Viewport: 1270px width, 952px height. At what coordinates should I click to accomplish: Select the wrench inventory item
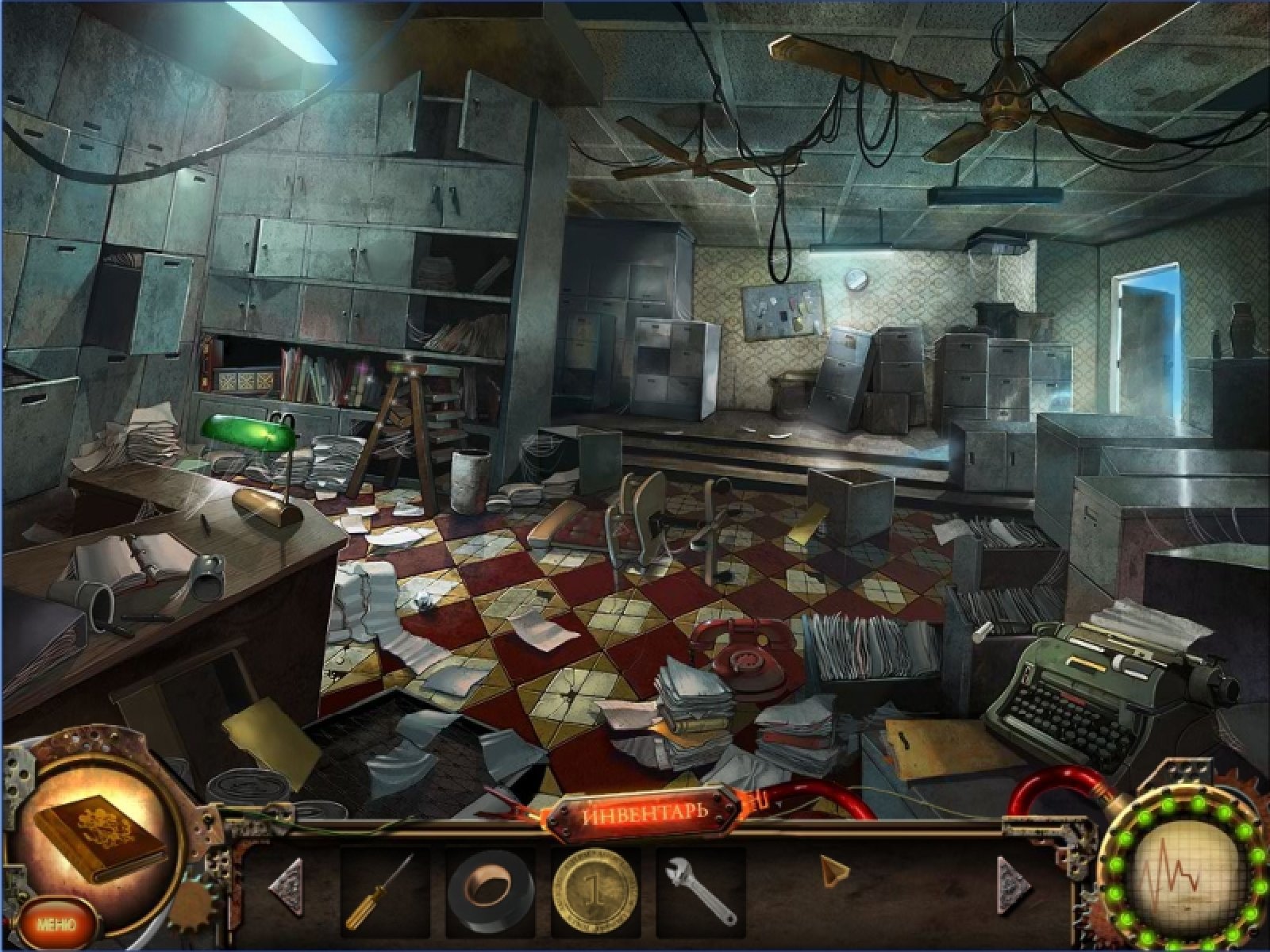pos(699,892)
